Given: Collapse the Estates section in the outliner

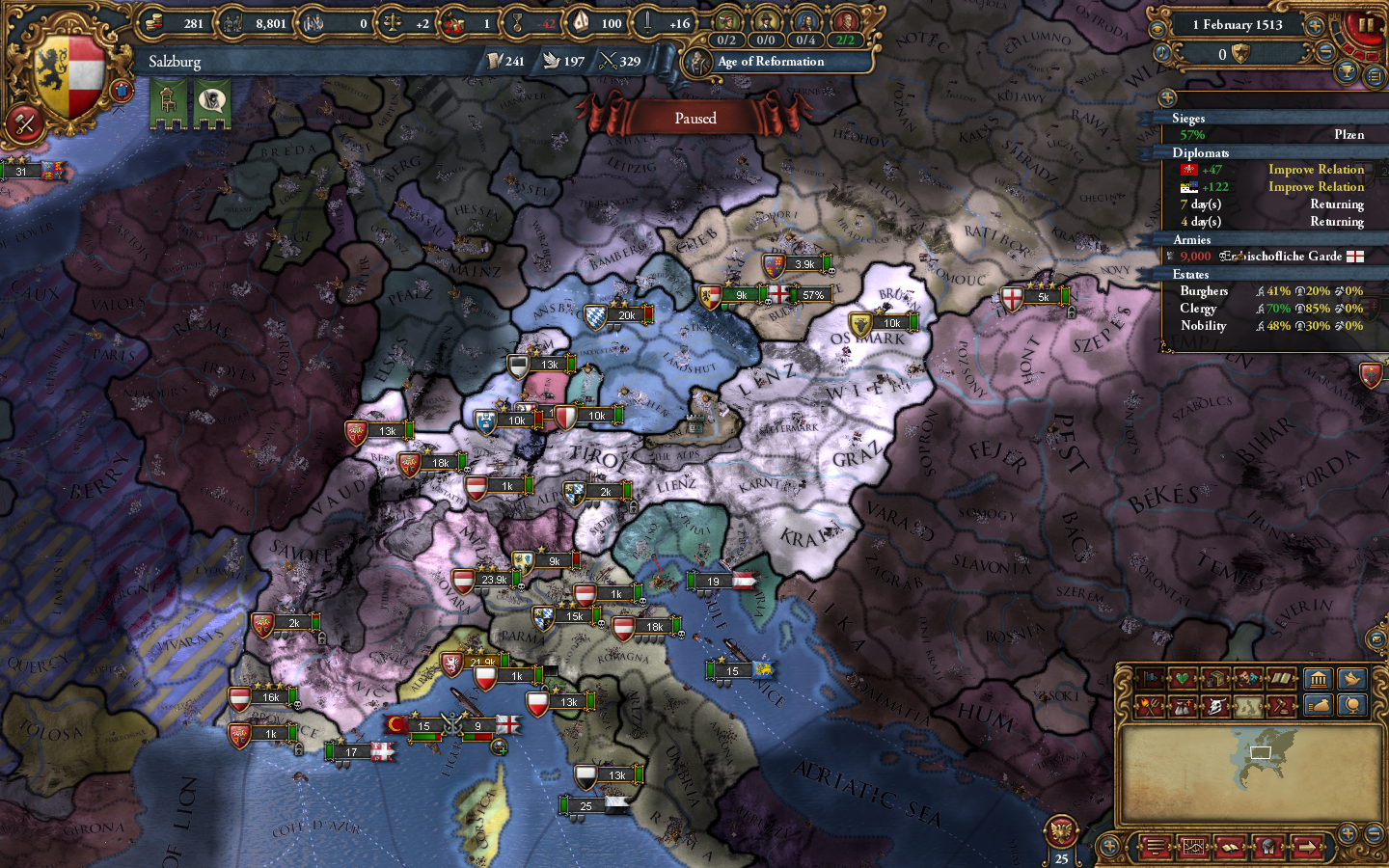Looking at the screenshot, I should [1191, 274].
